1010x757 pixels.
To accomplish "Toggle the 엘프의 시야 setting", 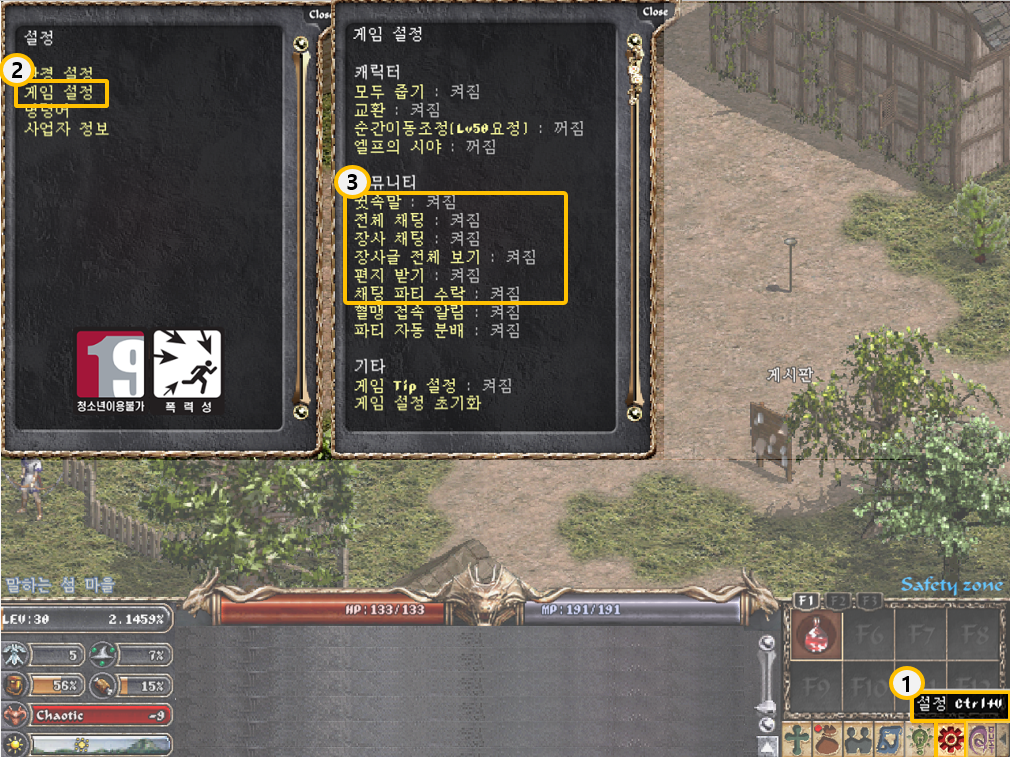I will click(425, 147).
